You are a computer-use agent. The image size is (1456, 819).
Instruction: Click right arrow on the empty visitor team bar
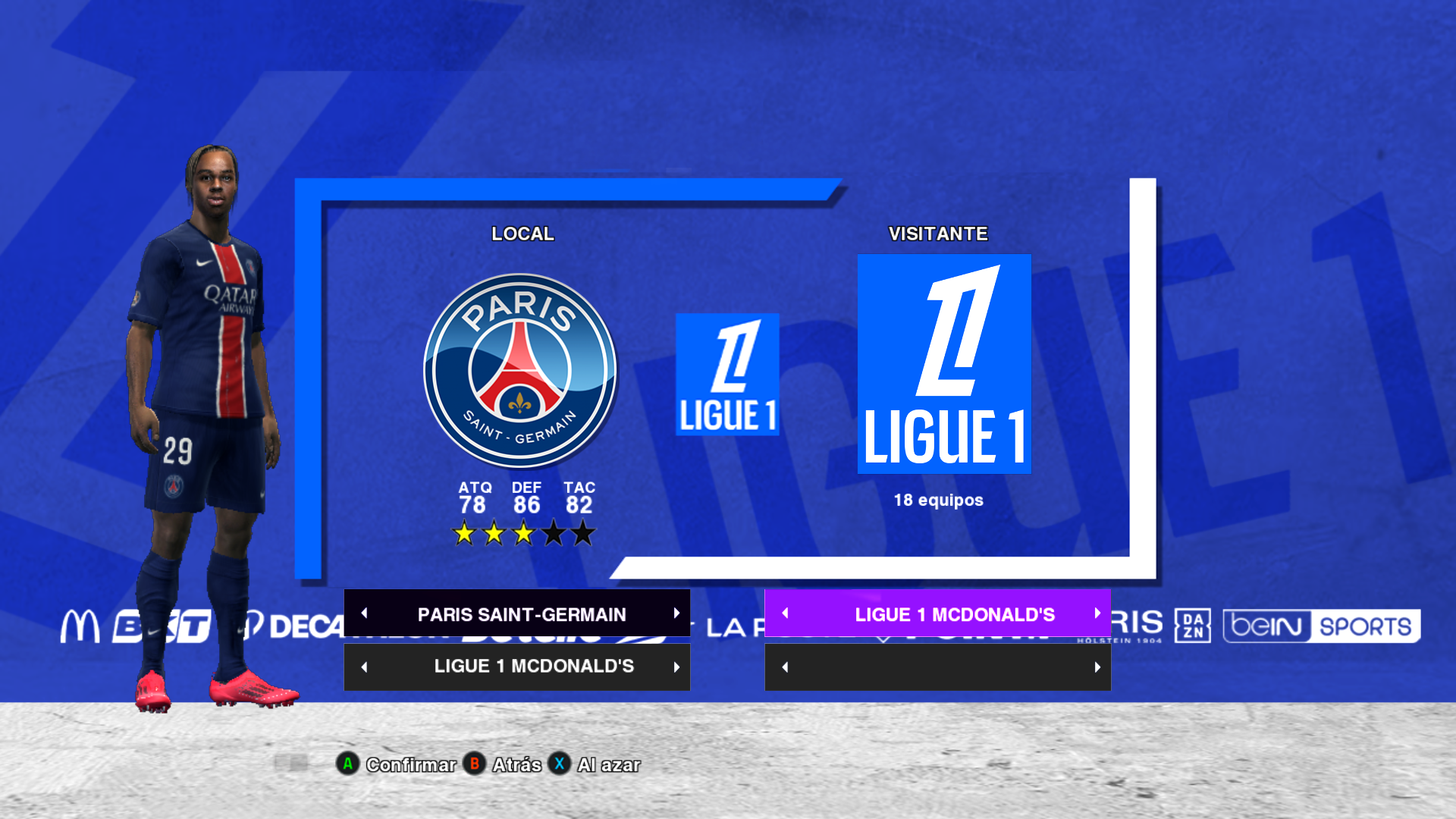click(1097, 667)
